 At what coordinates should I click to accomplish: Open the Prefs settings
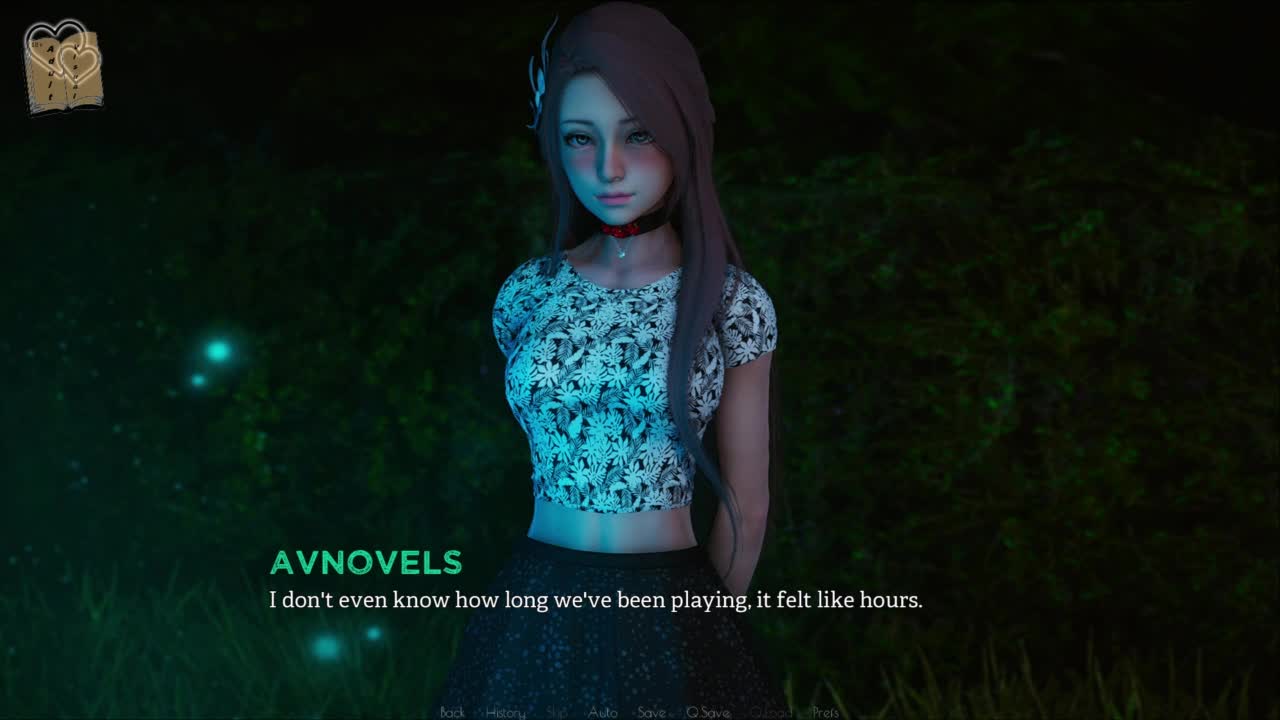point(825,712)
